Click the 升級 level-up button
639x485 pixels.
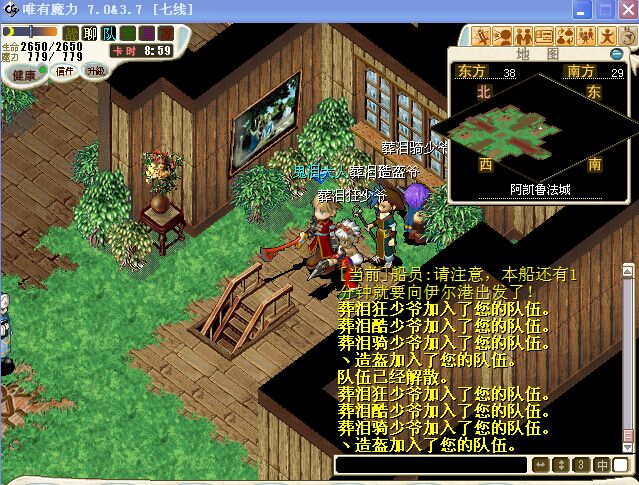pyautogui.click(x=96, y=71)
